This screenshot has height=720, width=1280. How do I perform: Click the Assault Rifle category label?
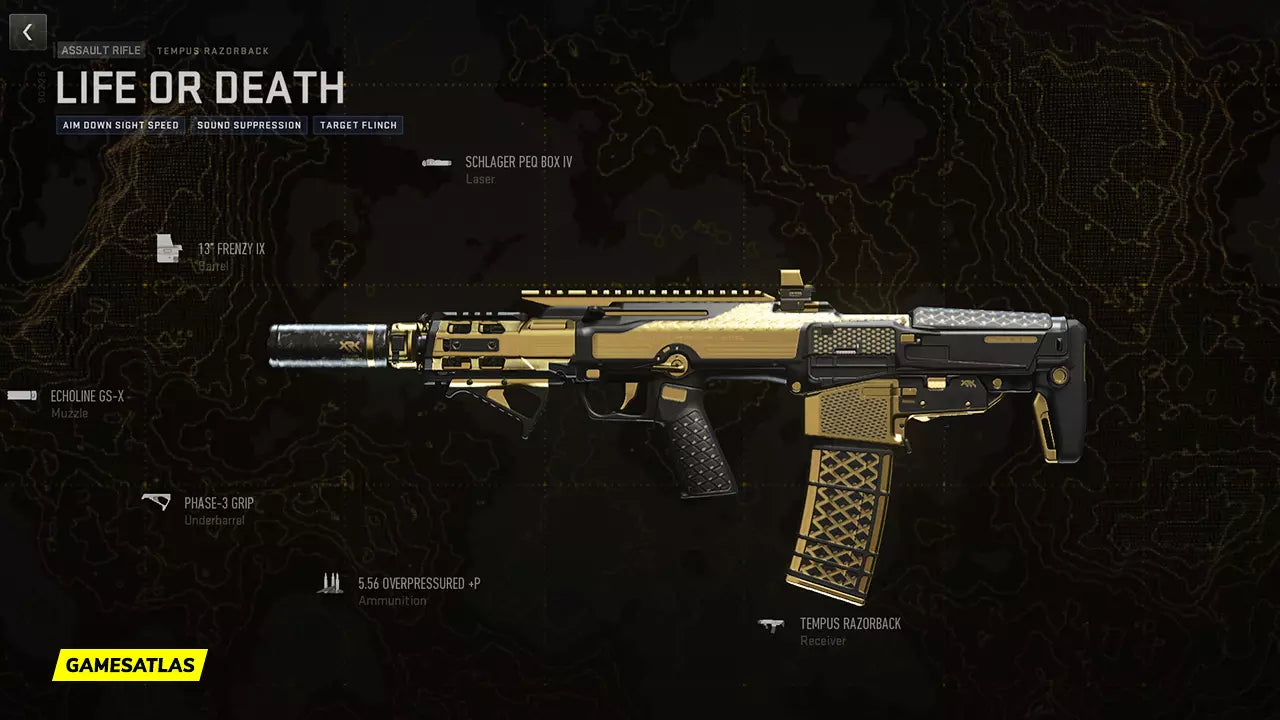pos(101,50)
